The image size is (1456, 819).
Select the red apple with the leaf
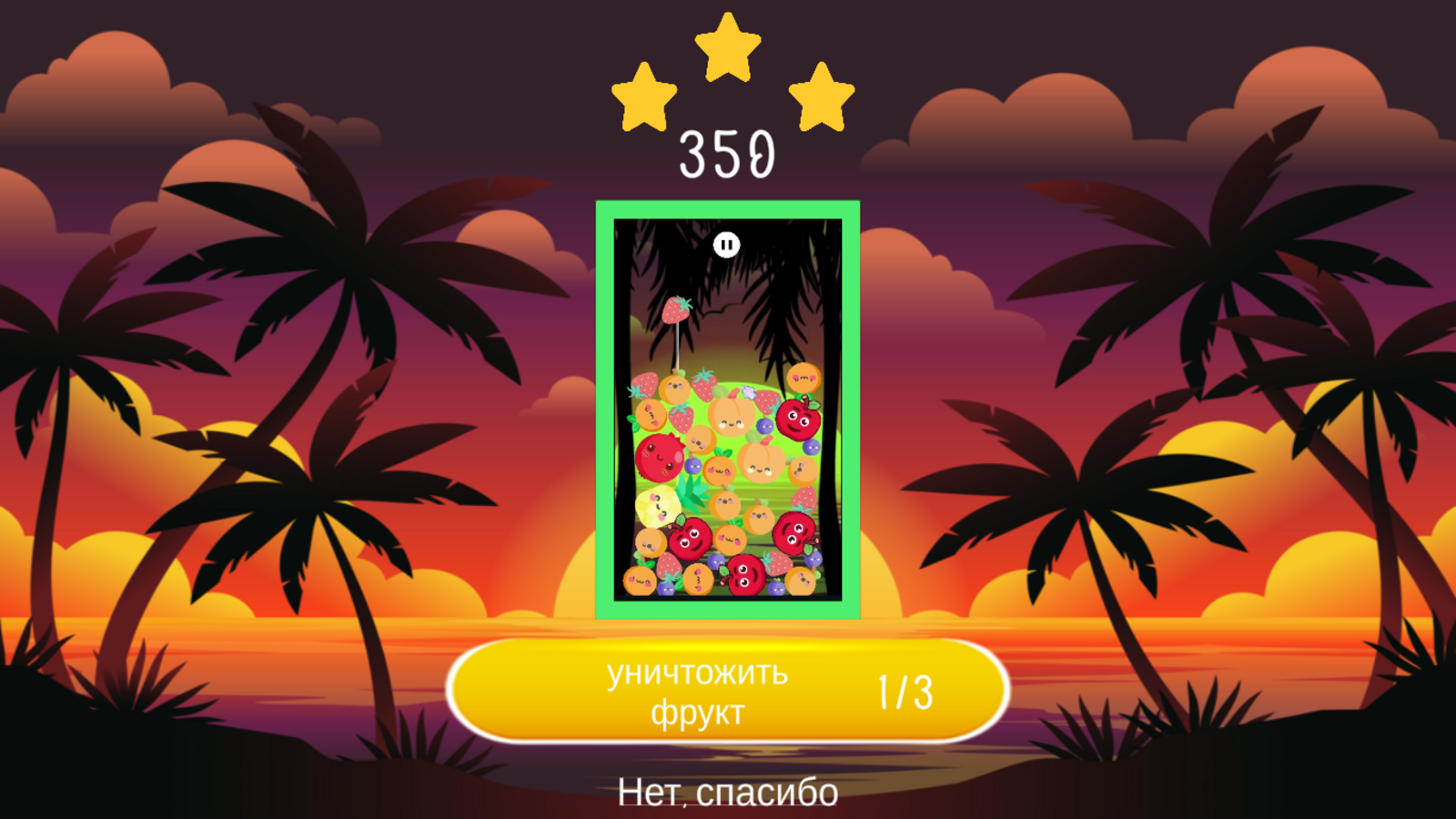(798, 420)
